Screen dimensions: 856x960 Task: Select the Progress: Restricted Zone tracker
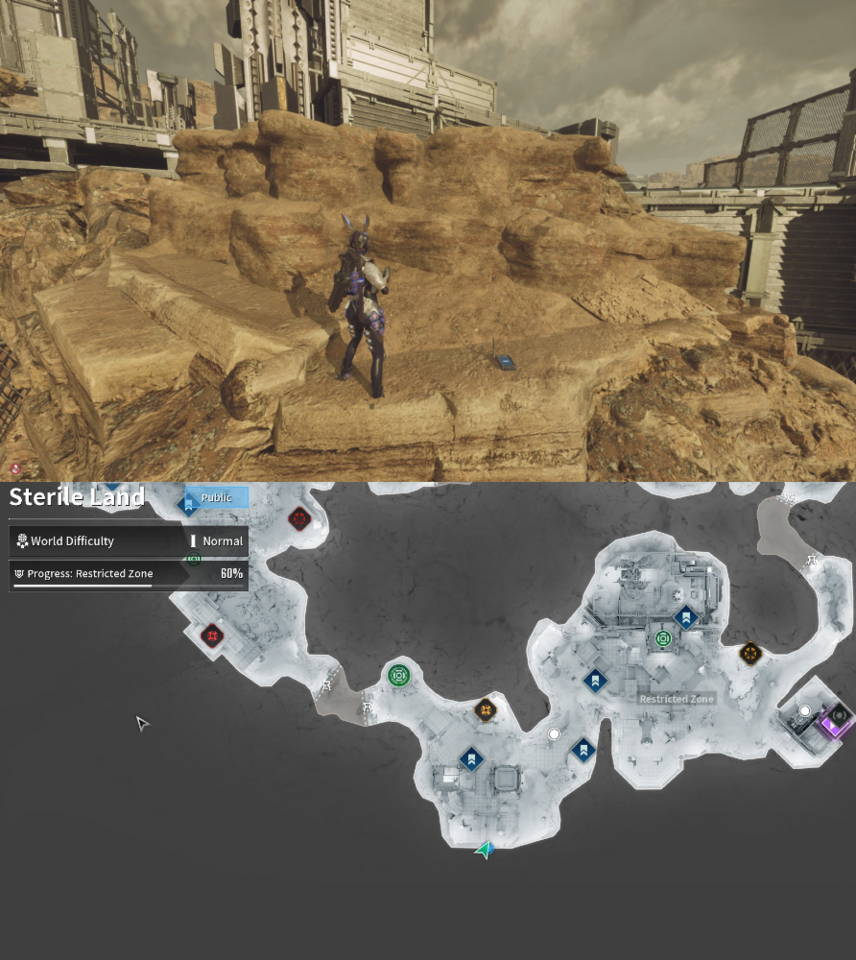(128, 574)
